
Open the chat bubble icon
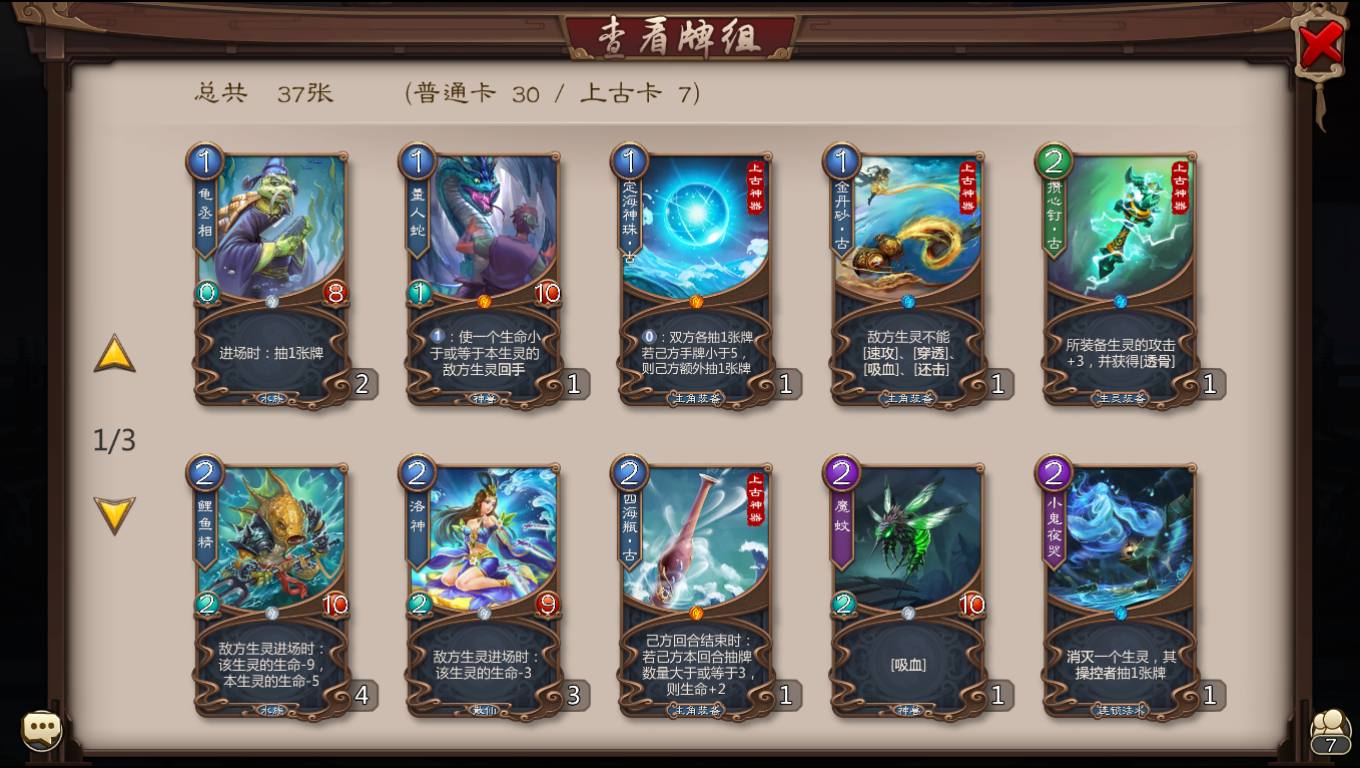[x=42, y=729]
